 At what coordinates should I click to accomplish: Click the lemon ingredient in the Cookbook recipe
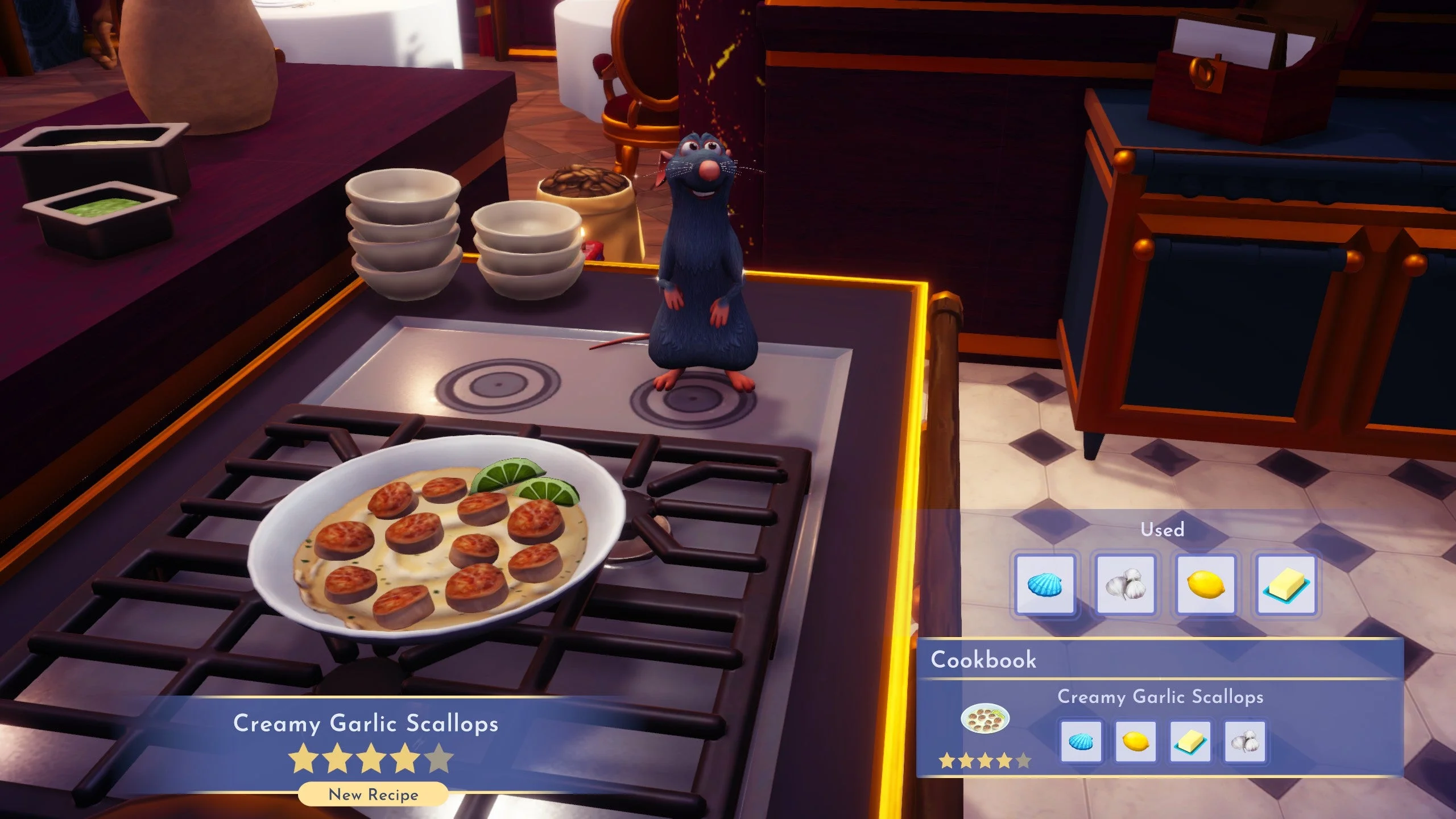tap(1135, 742)
